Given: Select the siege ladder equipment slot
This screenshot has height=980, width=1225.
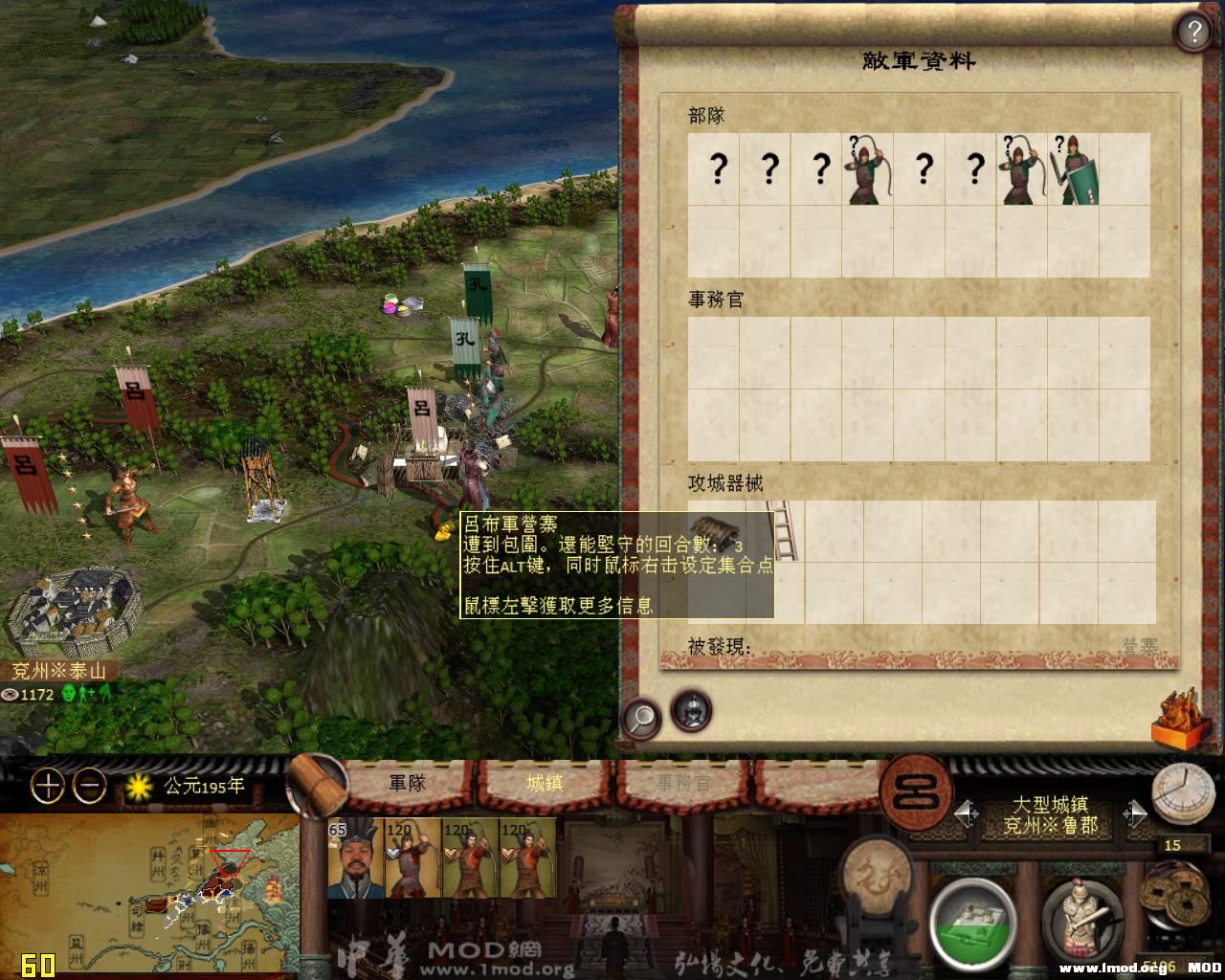Looking at the screenshot, I should [x=785, y=529].
